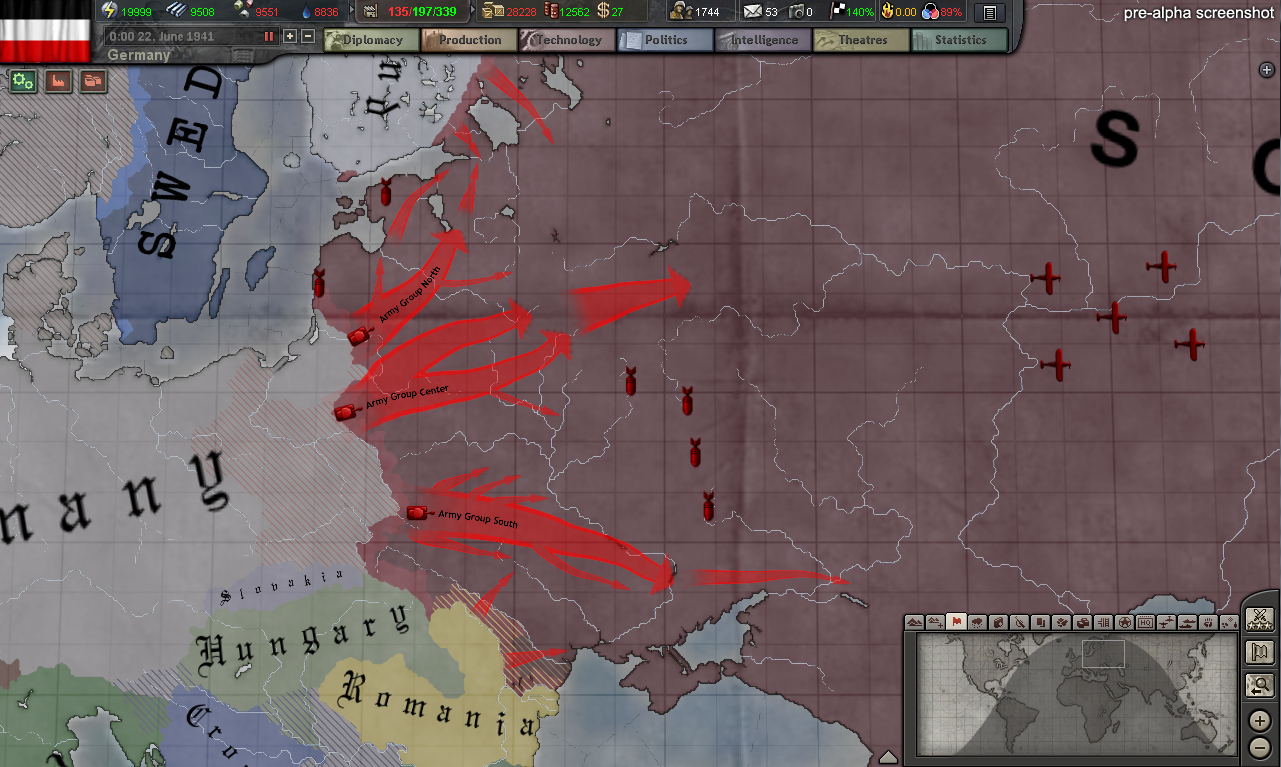Toggle the first message settings icon top-left
Viewport: 1281px width, 767px height.
(22, 81)
